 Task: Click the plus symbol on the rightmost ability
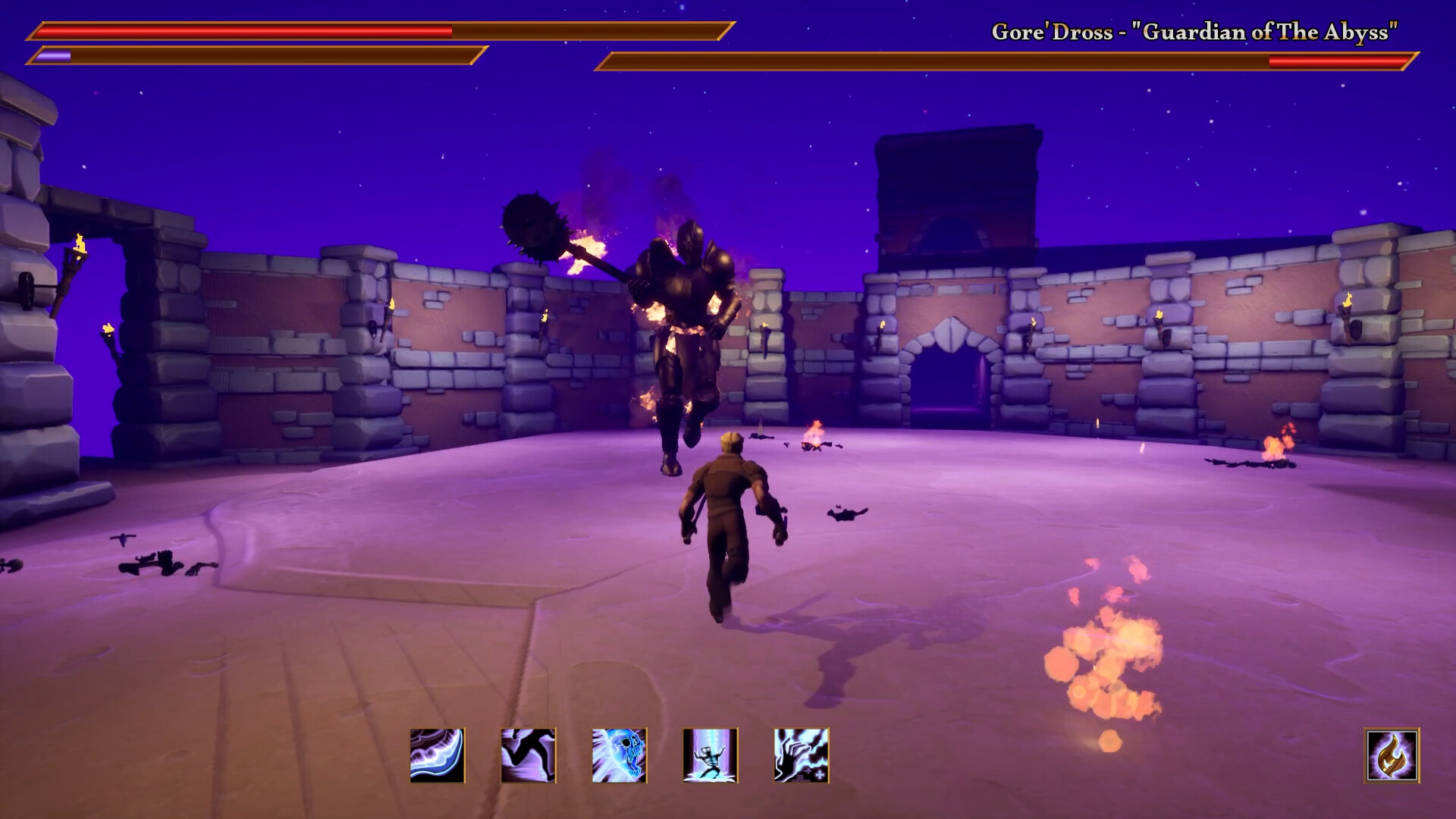pos(821,776)
